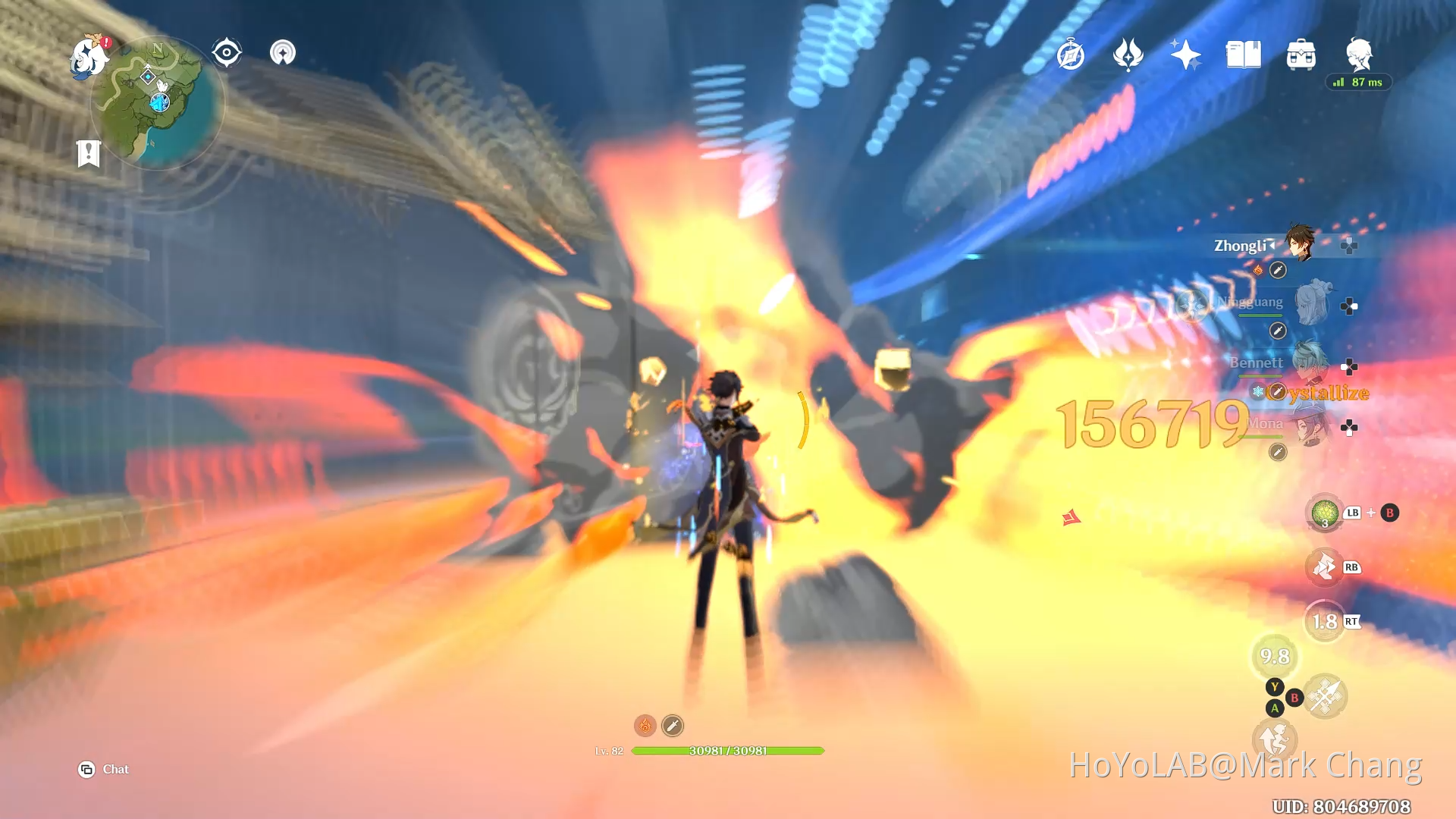Click the sprint ability icon

tap(1274, 739)
